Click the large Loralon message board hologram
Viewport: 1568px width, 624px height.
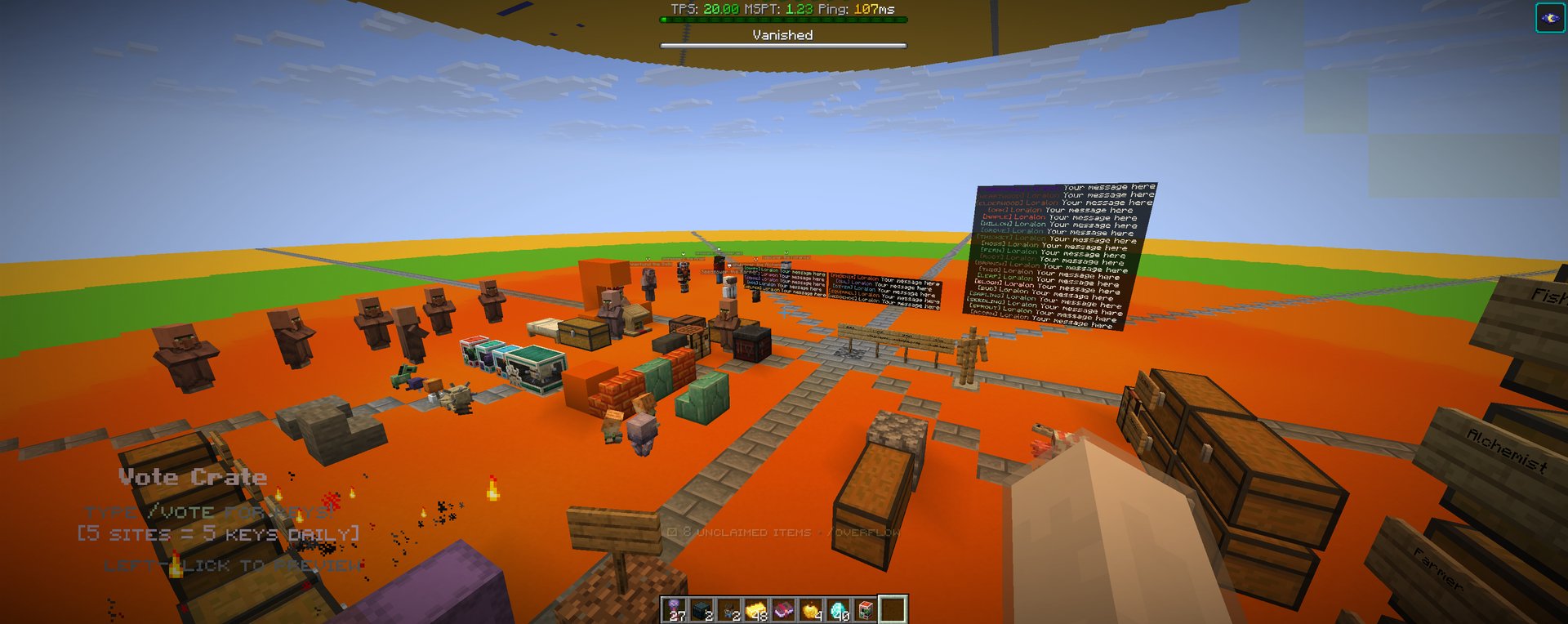point(1062,253)
